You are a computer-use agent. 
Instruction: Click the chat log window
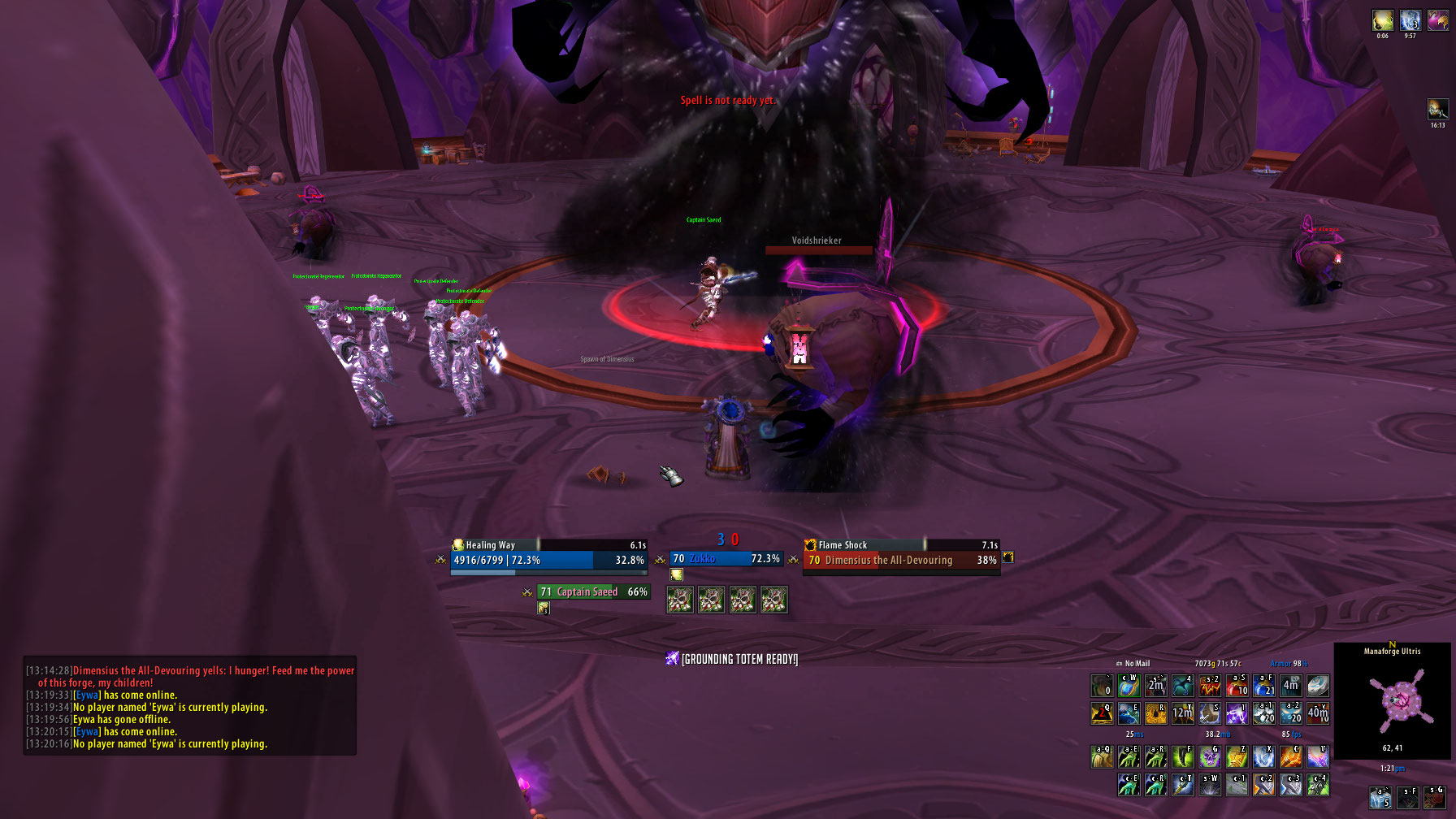(190, 705)
